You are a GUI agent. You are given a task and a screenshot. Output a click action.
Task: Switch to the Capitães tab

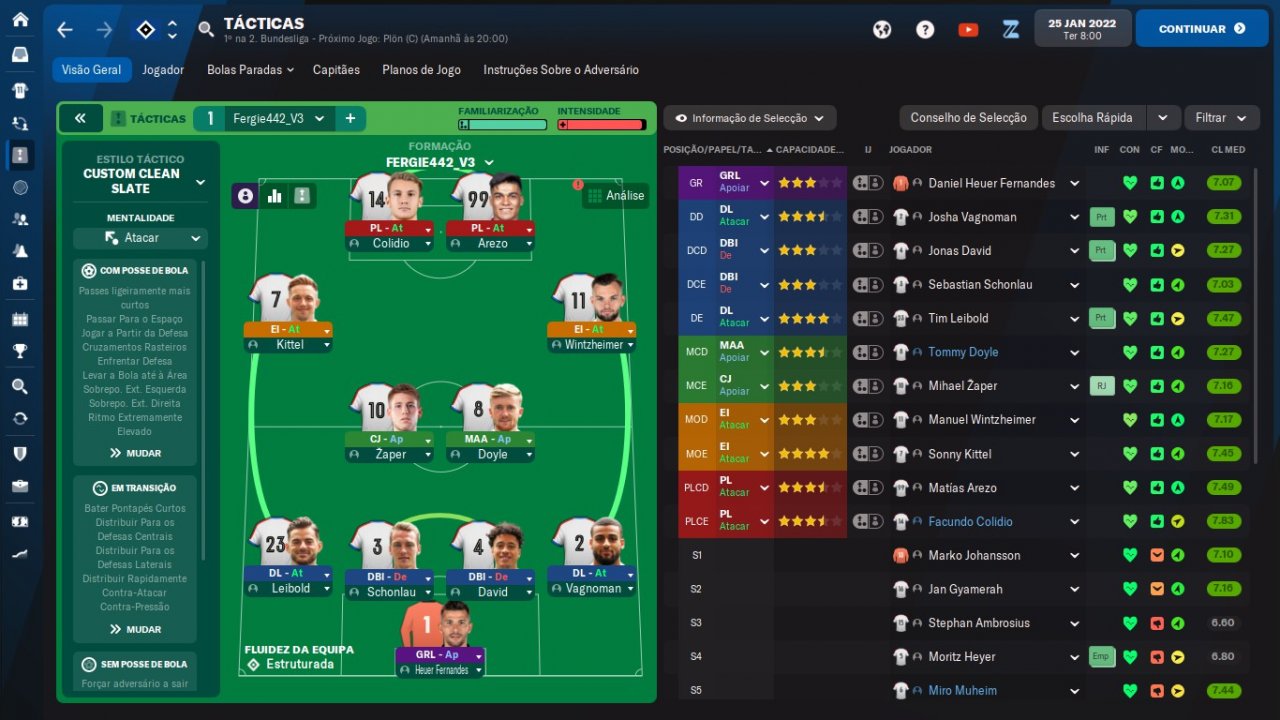coord(336,70)
